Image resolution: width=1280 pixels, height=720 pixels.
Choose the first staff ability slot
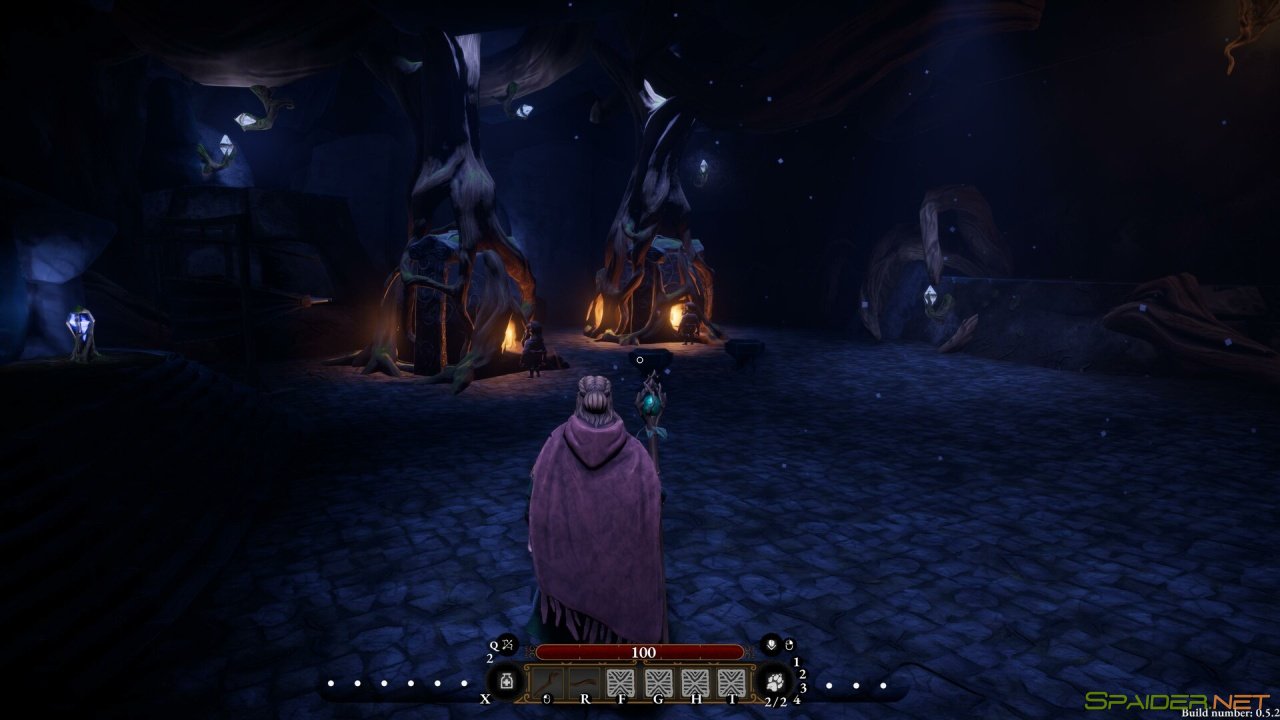coord(547,683)
